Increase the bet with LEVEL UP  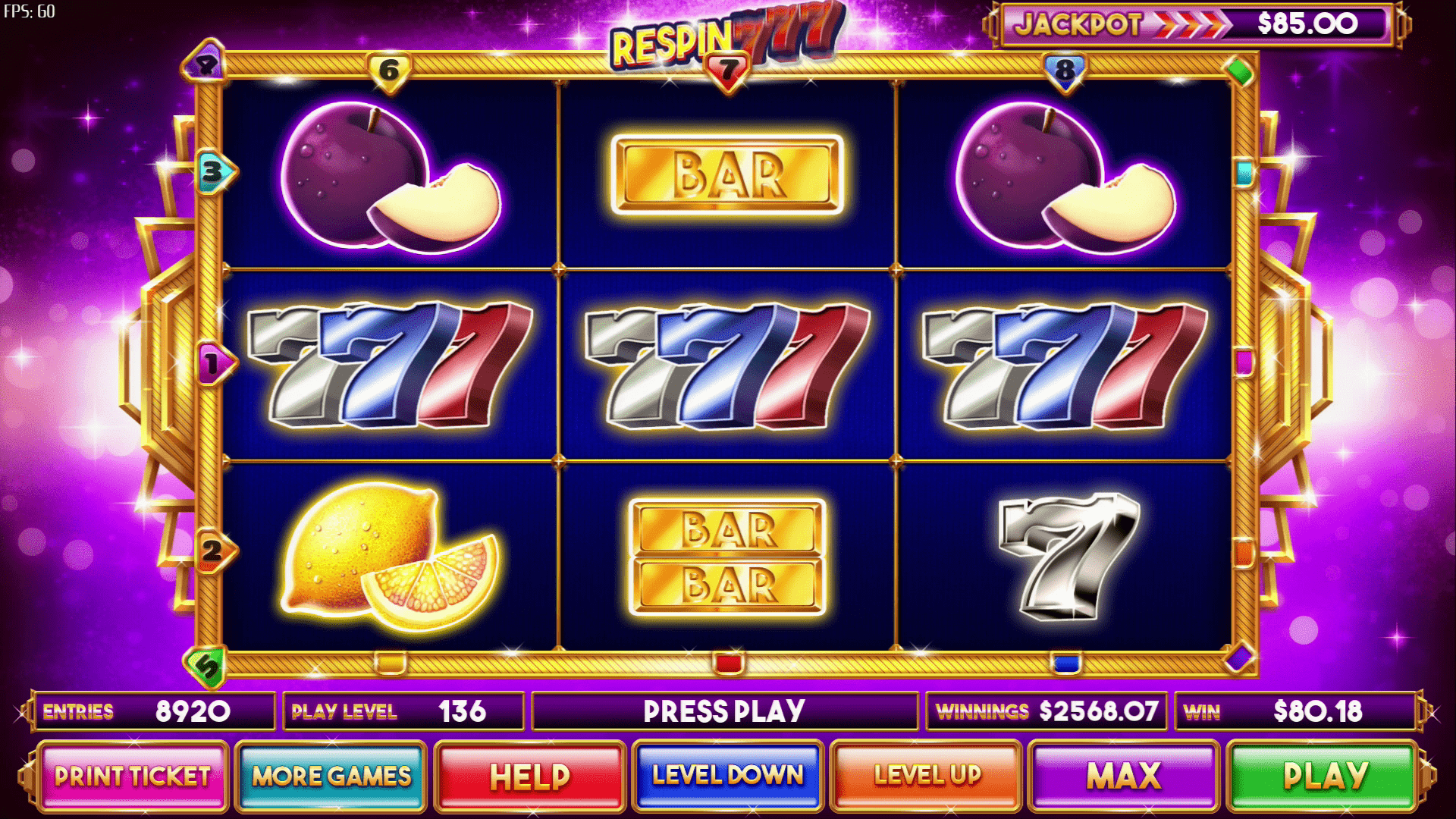pyautogui.click(x=927, y=777)
